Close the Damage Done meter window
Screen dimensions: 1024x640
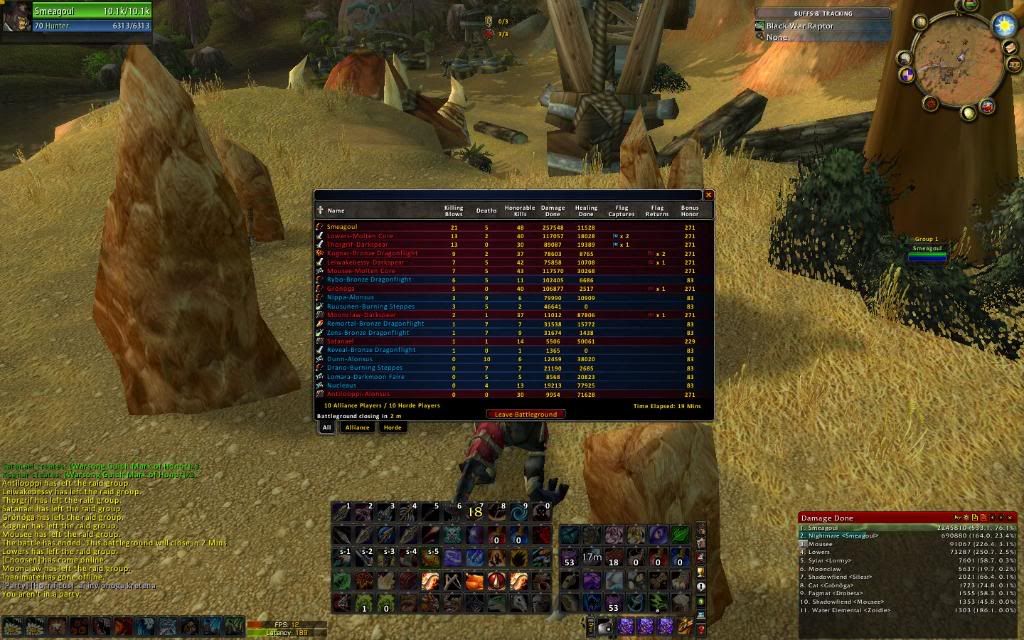tap(1010, 517)
